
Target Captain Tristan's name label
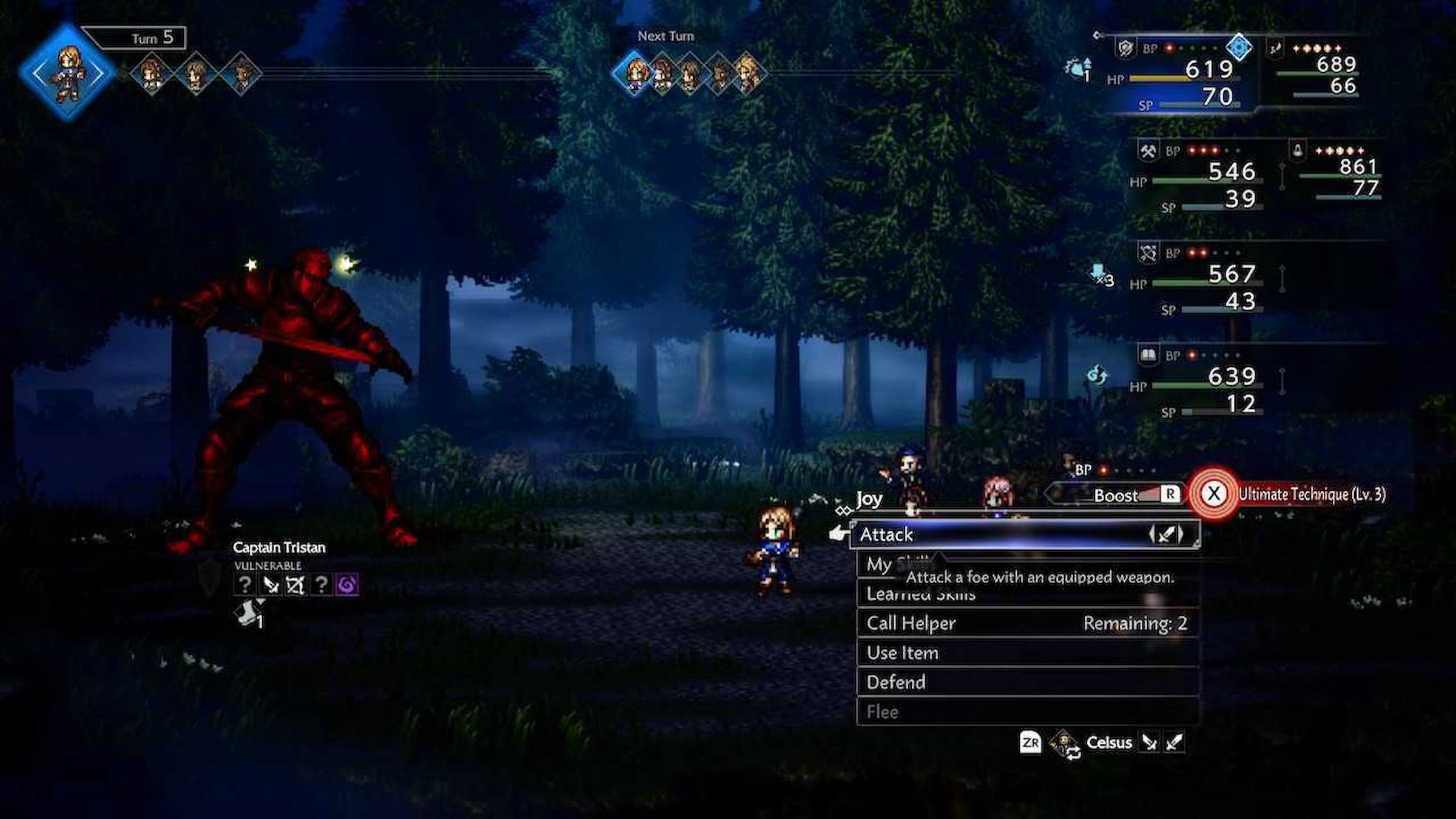[x=279, y=547]
